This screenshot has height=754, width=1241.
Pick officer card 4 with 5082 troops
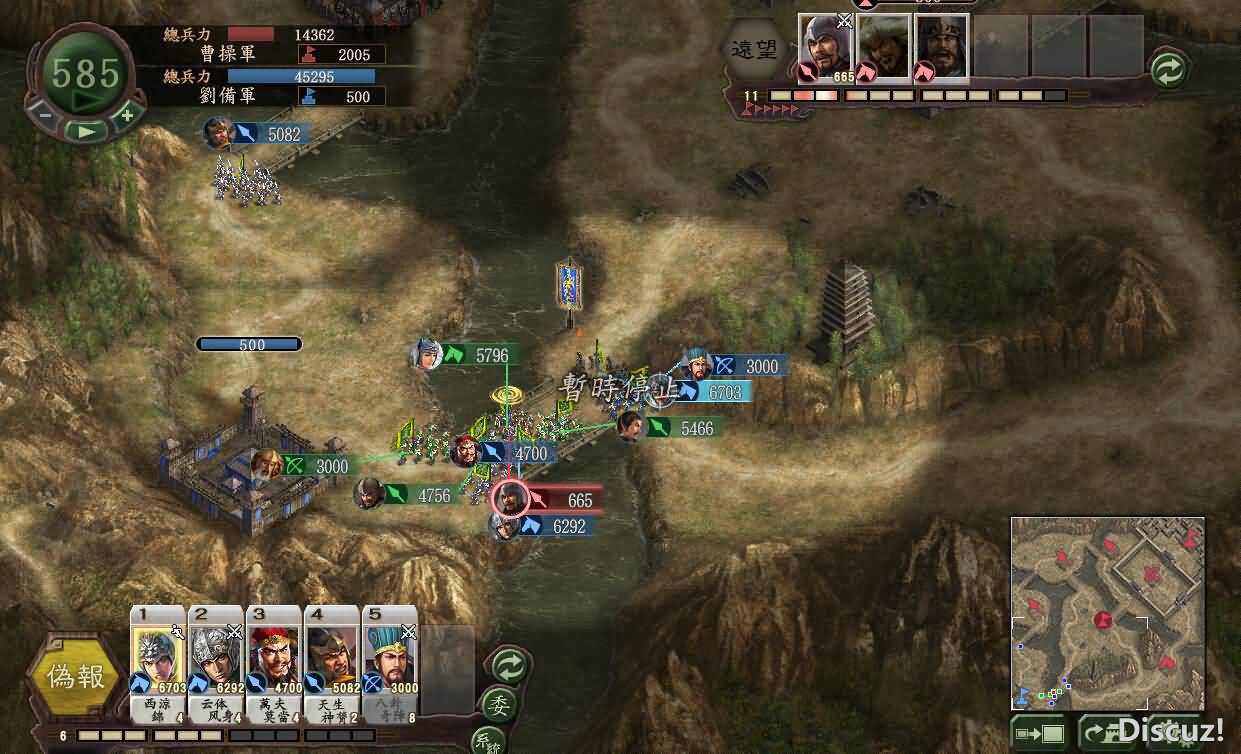(332, 655)
